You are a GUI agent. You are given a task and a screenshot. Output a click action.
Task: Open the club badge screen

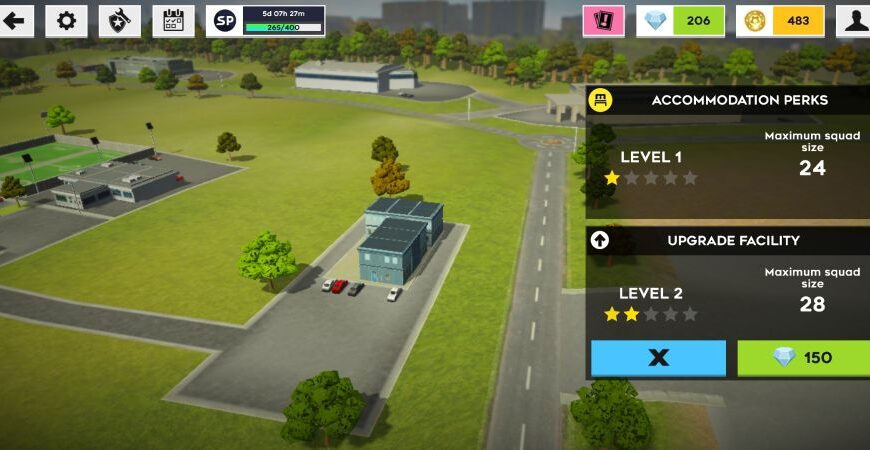click(120, 20)
